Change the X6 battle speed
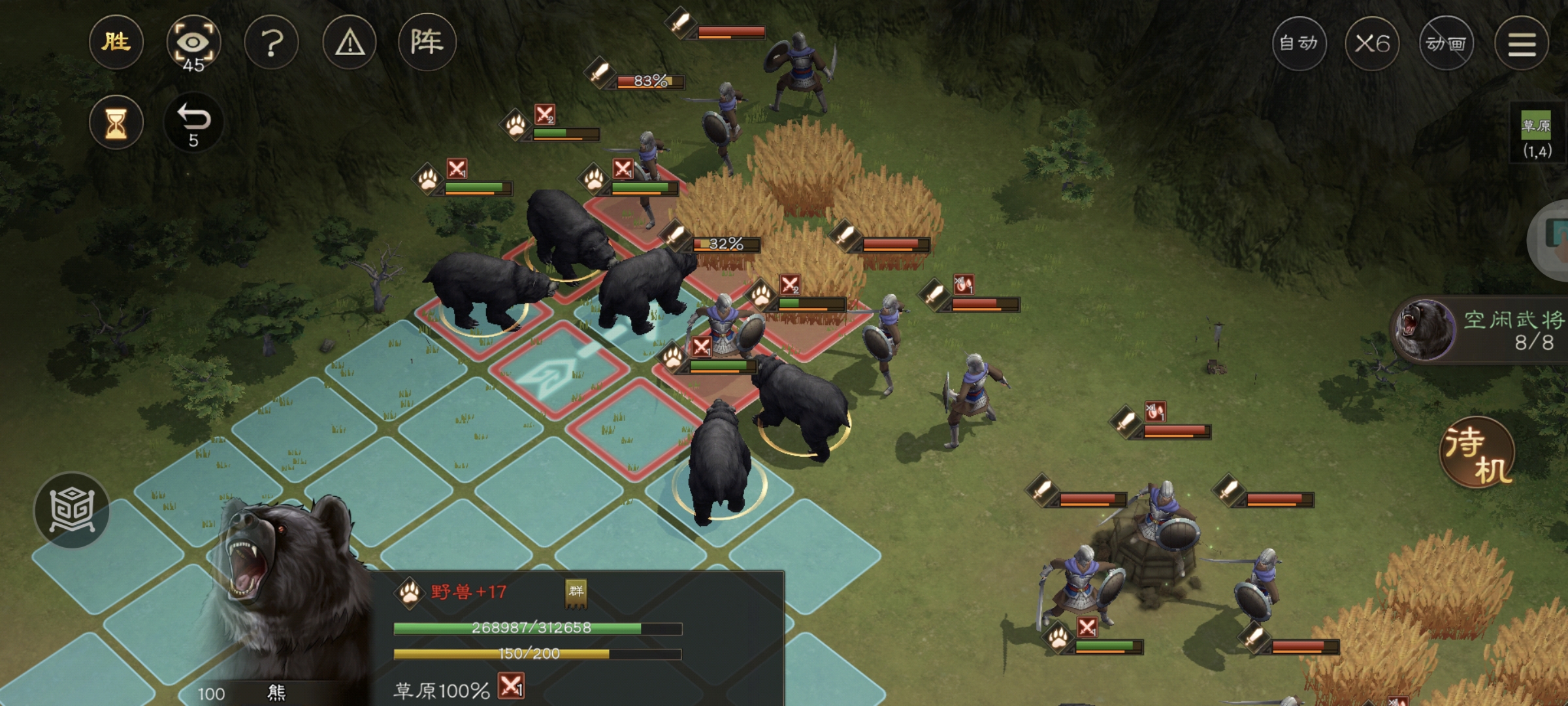The height and width of the screenshot is (706, 1568). 1372,44
